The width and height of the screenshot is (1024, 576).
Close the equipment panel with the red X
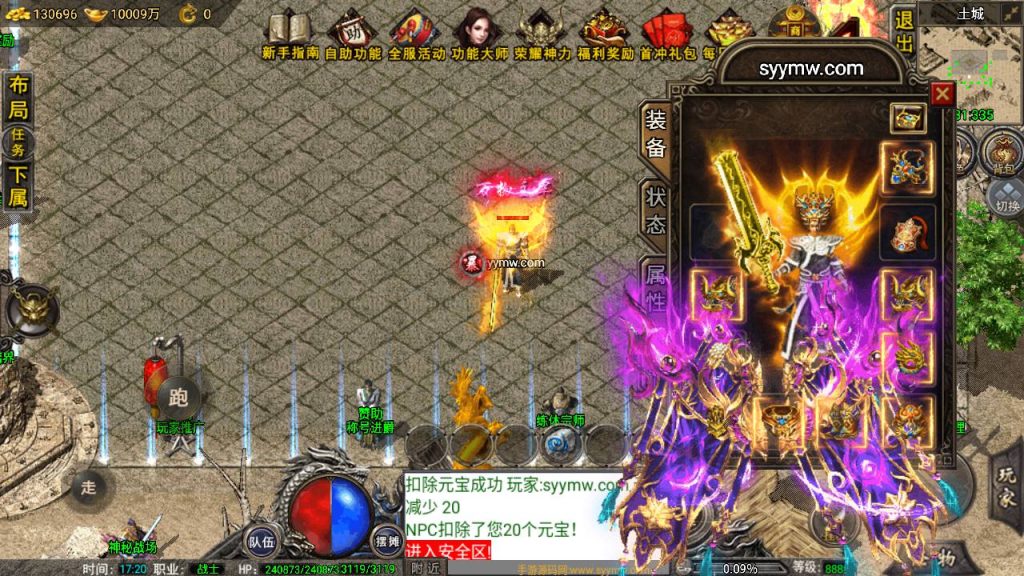(942, 94)
